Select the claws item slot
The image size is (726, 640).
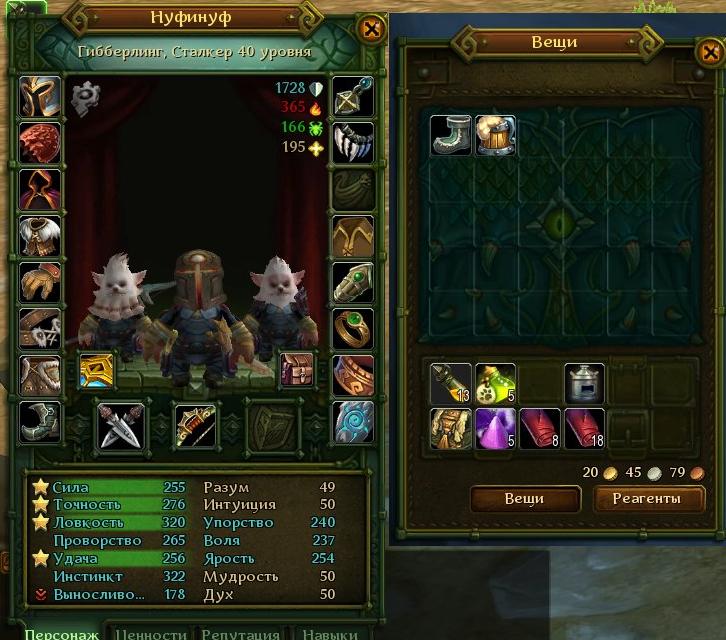click(353, 142)
